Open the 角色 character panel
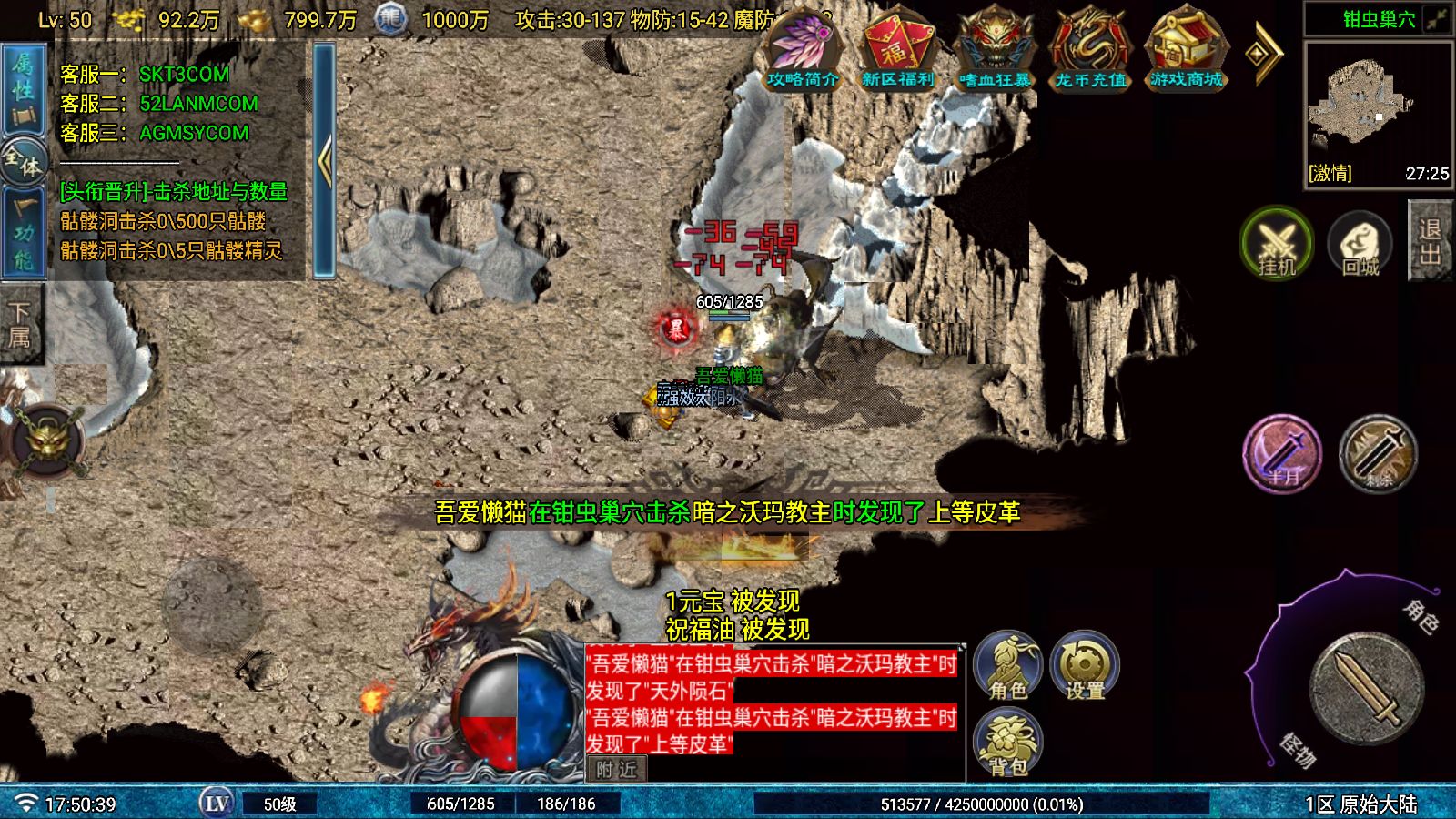The height and width of the screenshot is (819, 1456). tap(1007, 666)
